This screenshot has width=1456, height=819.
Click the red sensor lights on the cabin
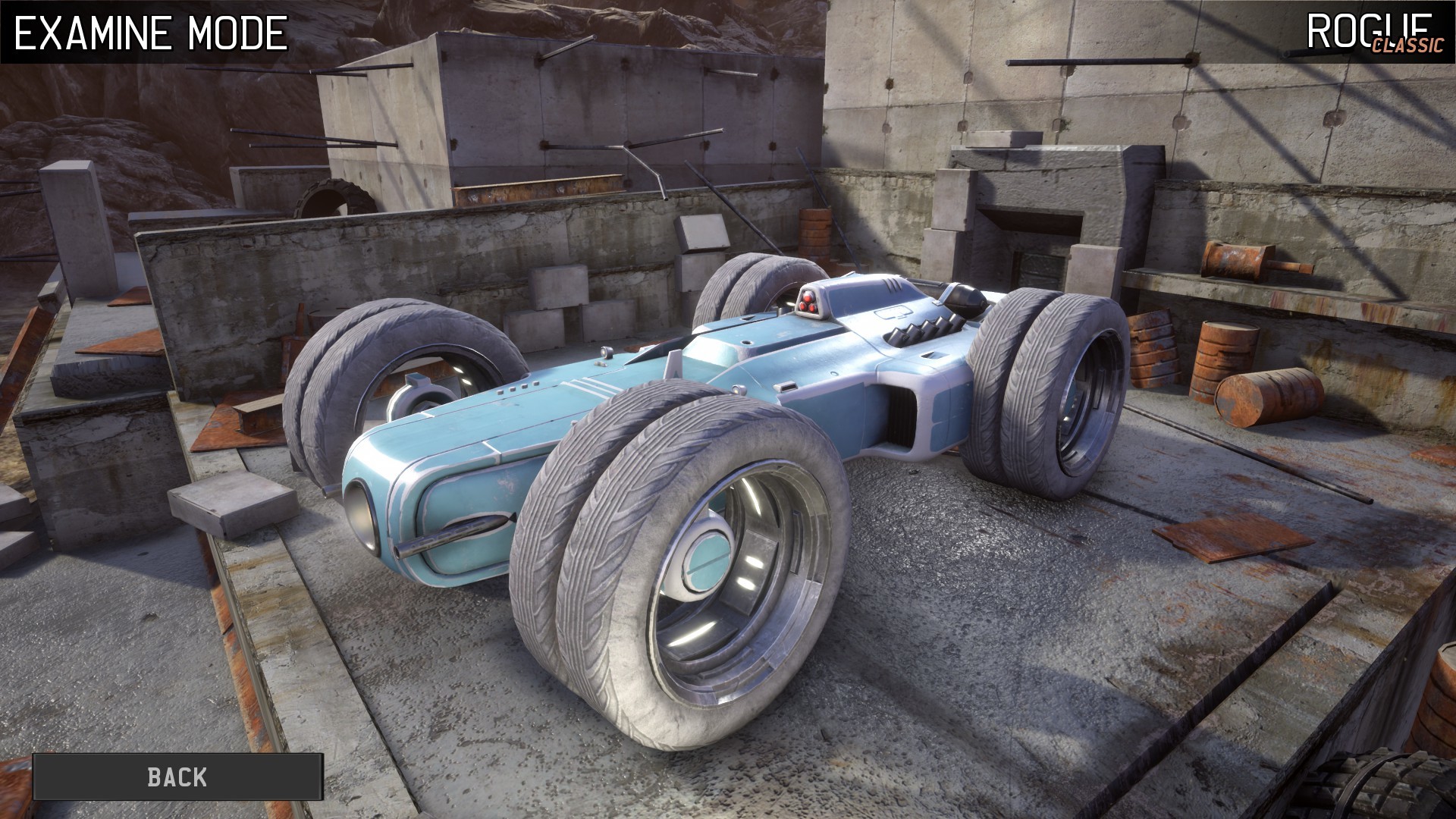[810, 306]
